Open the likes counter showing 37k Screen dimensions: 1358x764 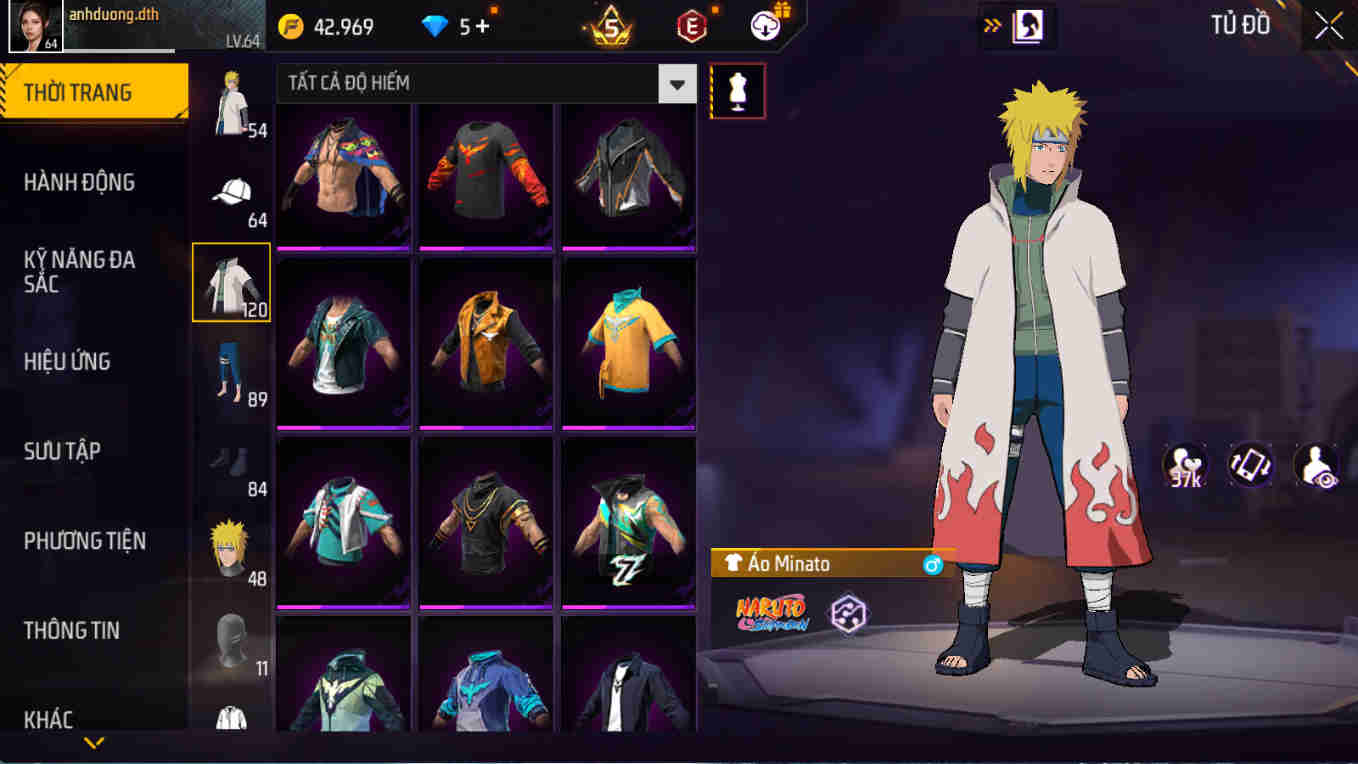pos(1185,464)
